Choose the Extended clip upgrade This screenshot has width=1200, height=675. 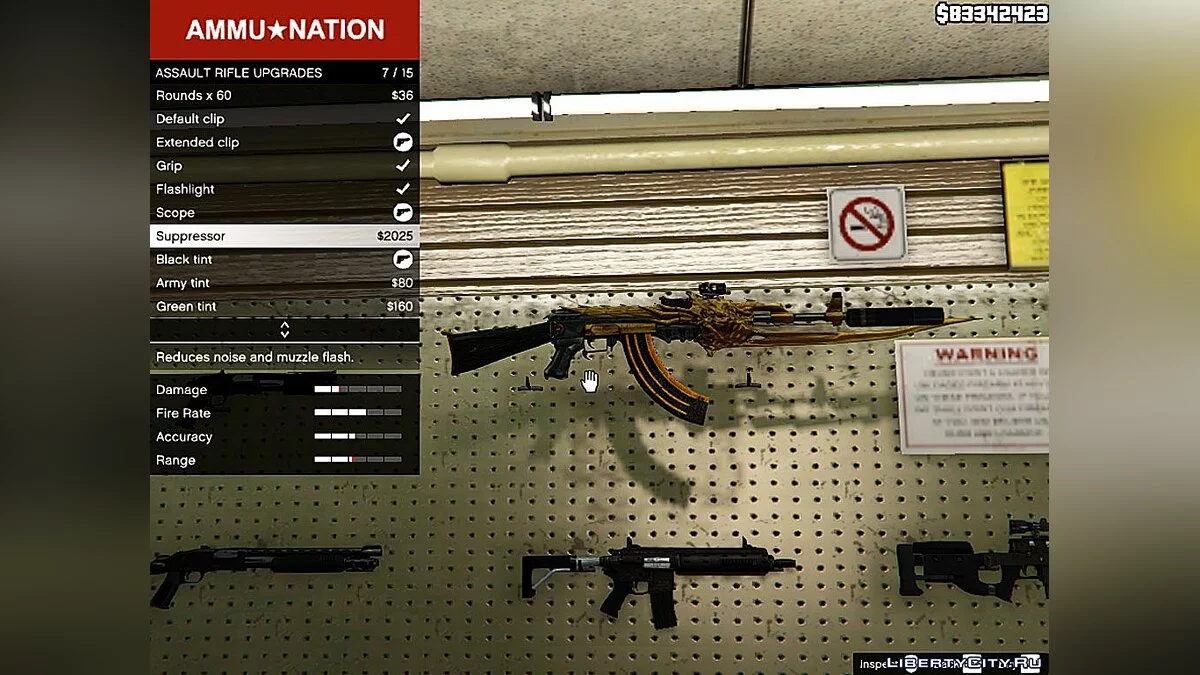(x=284, y=142)
